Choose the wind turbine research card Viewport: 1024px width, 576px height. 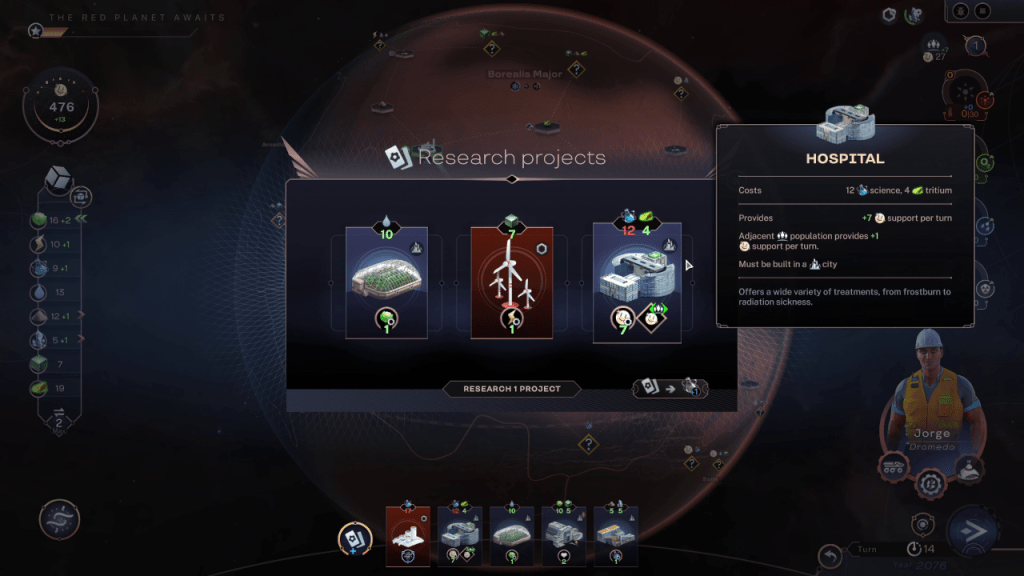pos(512,282)
